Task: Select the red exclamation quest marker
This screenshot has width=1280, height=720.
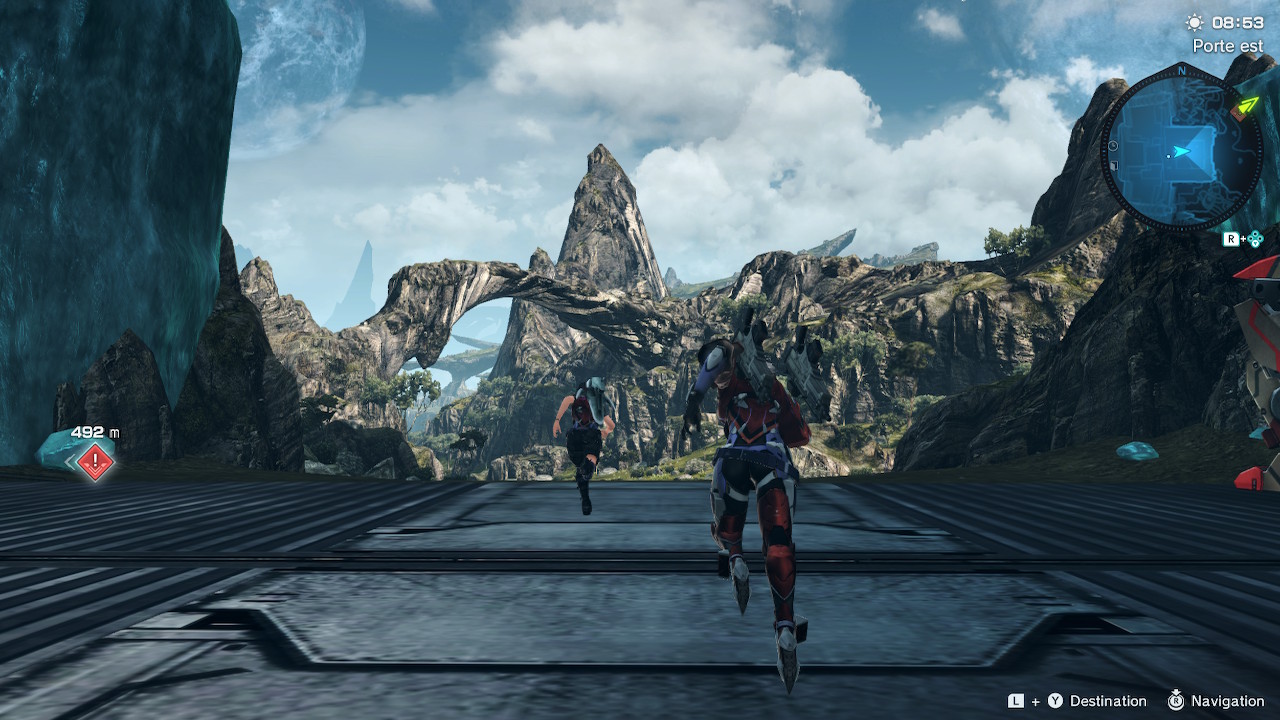Action: [95, 461]
